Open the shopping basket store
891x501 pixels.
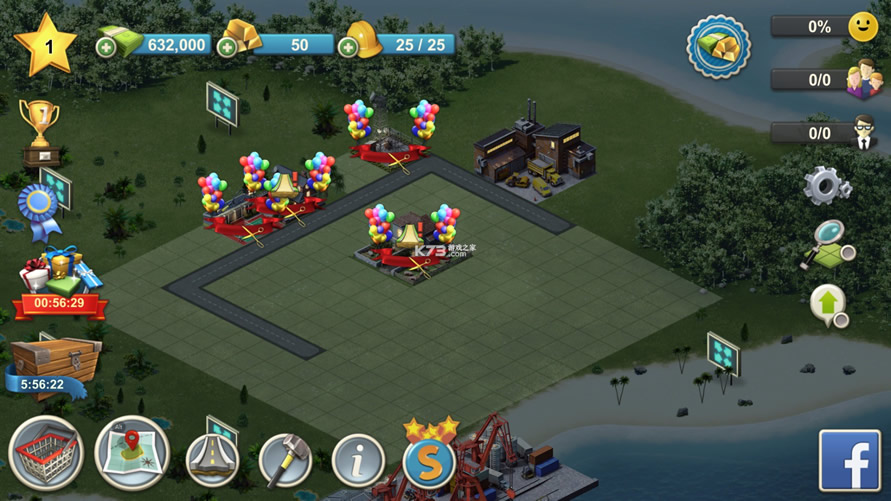[x=46, y=454]
